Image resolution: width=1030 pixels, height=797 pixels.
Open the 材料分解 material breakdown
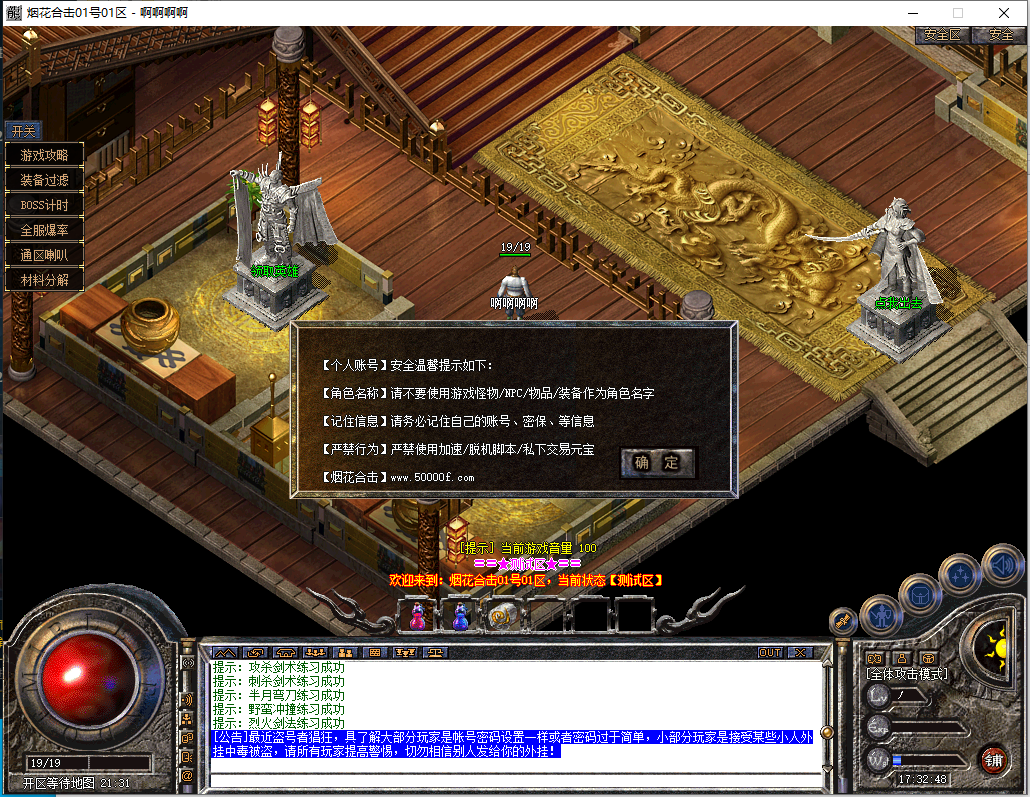coord(44,280)
